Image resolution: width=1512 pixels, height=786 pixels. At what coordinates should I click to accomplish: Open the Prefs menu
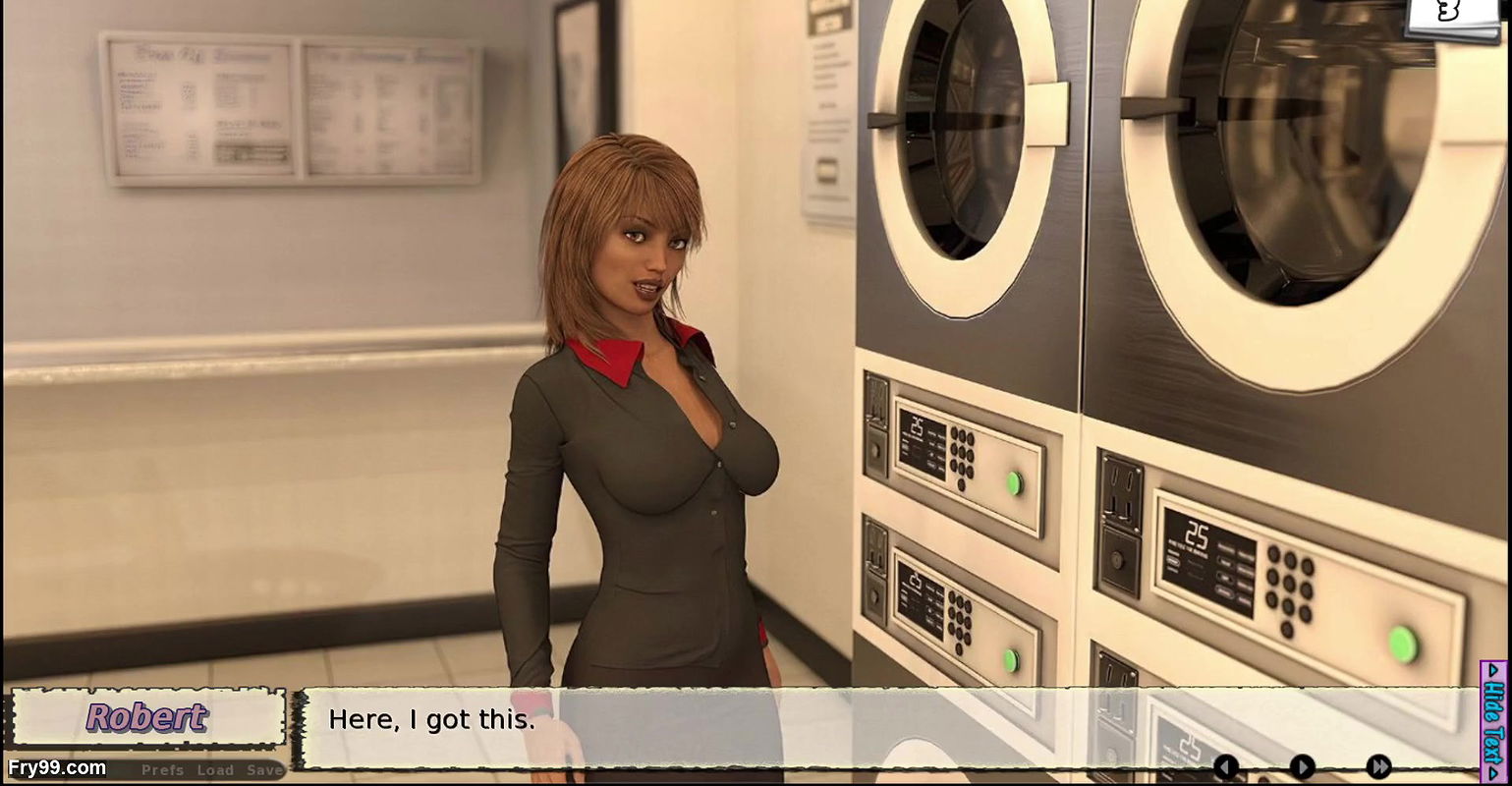tap(160, 770)
